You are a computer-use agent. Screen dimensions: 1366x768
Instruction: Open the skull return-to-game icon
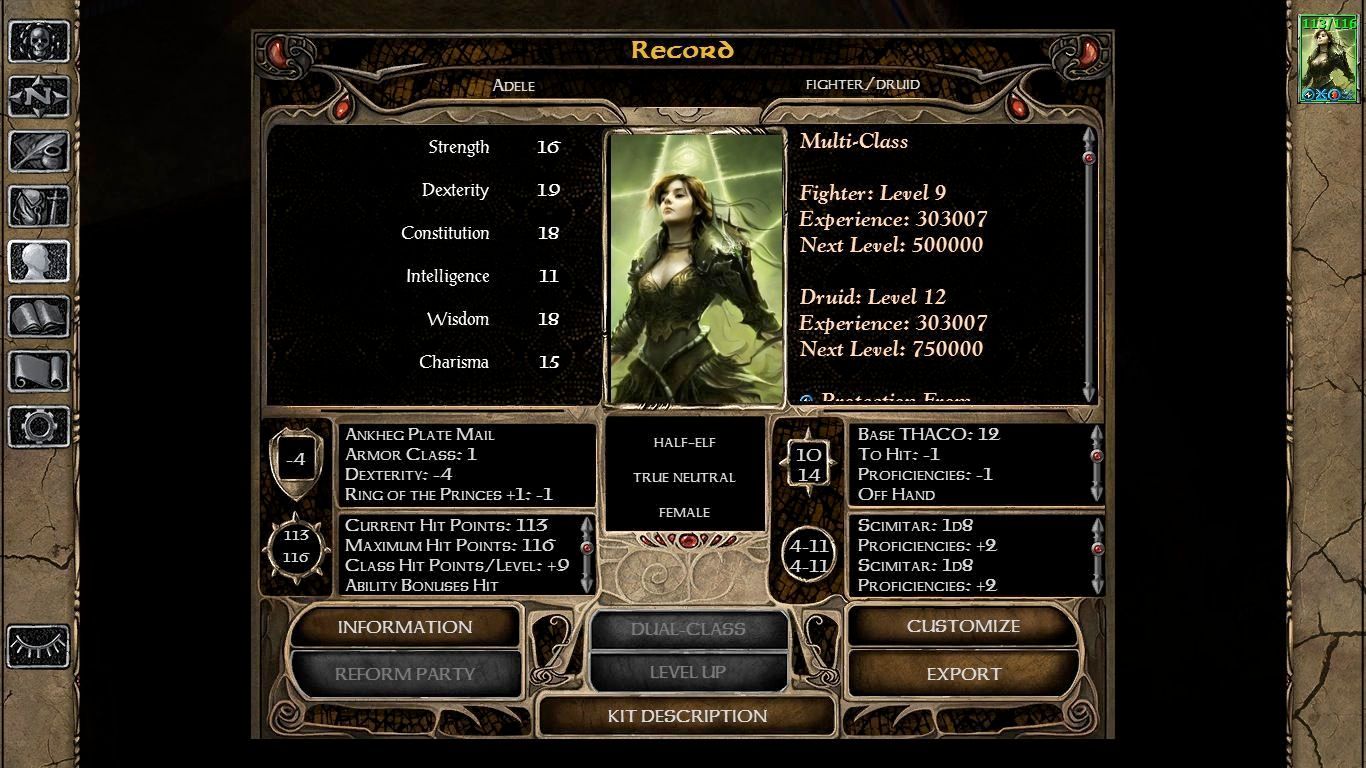pyautogui.click(x=39, y=42)
